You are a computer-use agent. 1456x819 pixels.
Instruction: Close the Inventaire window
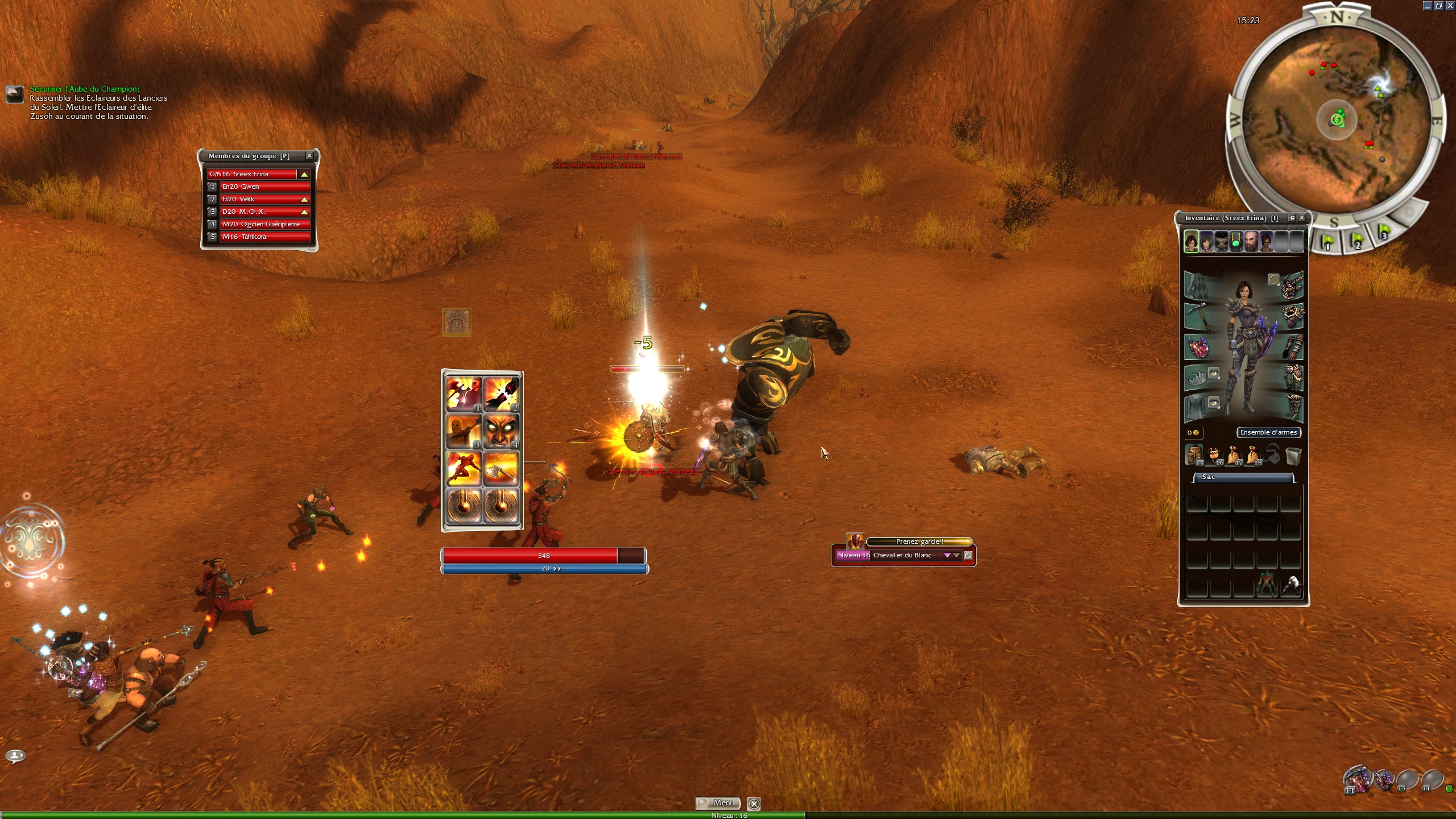tap(1301, 218)
